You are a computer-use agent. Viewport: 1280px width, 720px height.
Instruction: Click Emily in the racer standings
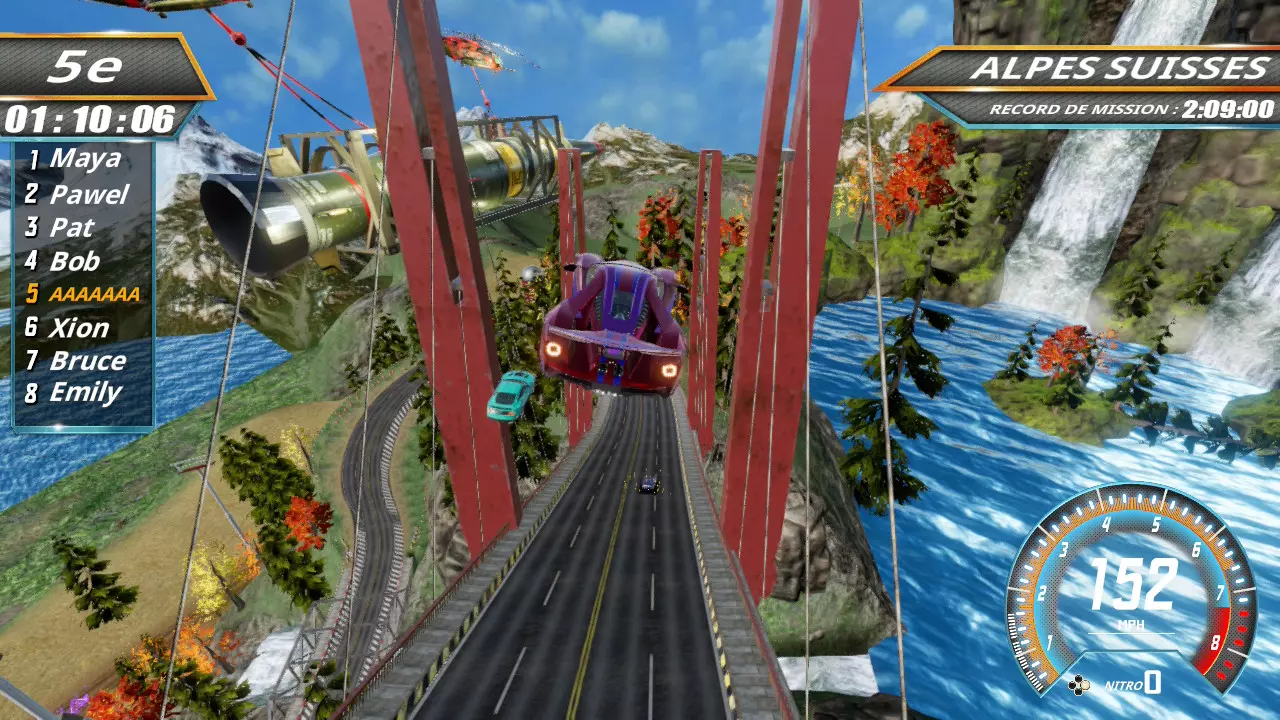tap(85, 393)
